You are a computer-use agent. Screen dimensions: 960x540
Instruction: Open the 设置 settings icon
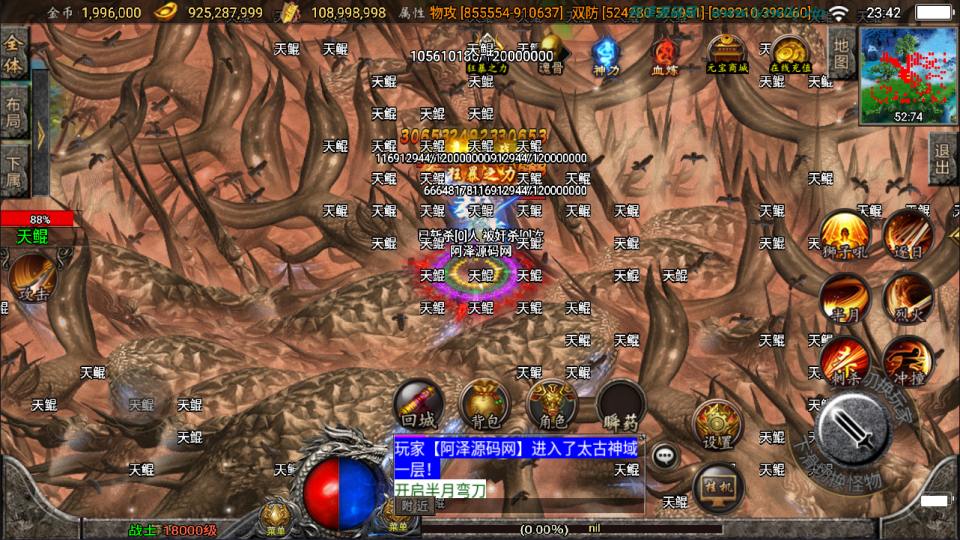[718, 425]
